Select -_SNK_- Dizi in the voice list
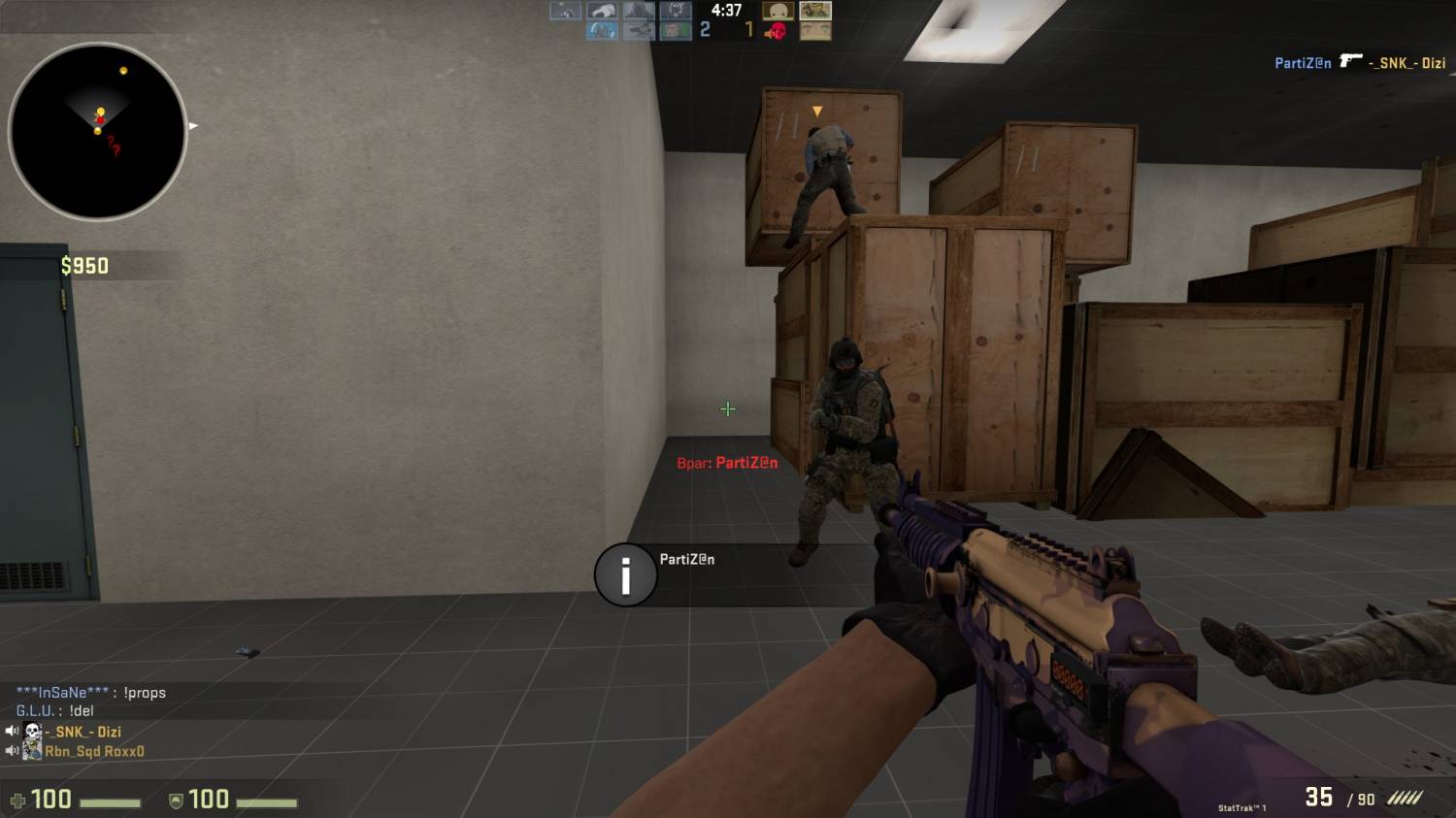 (x=83, y=732)
